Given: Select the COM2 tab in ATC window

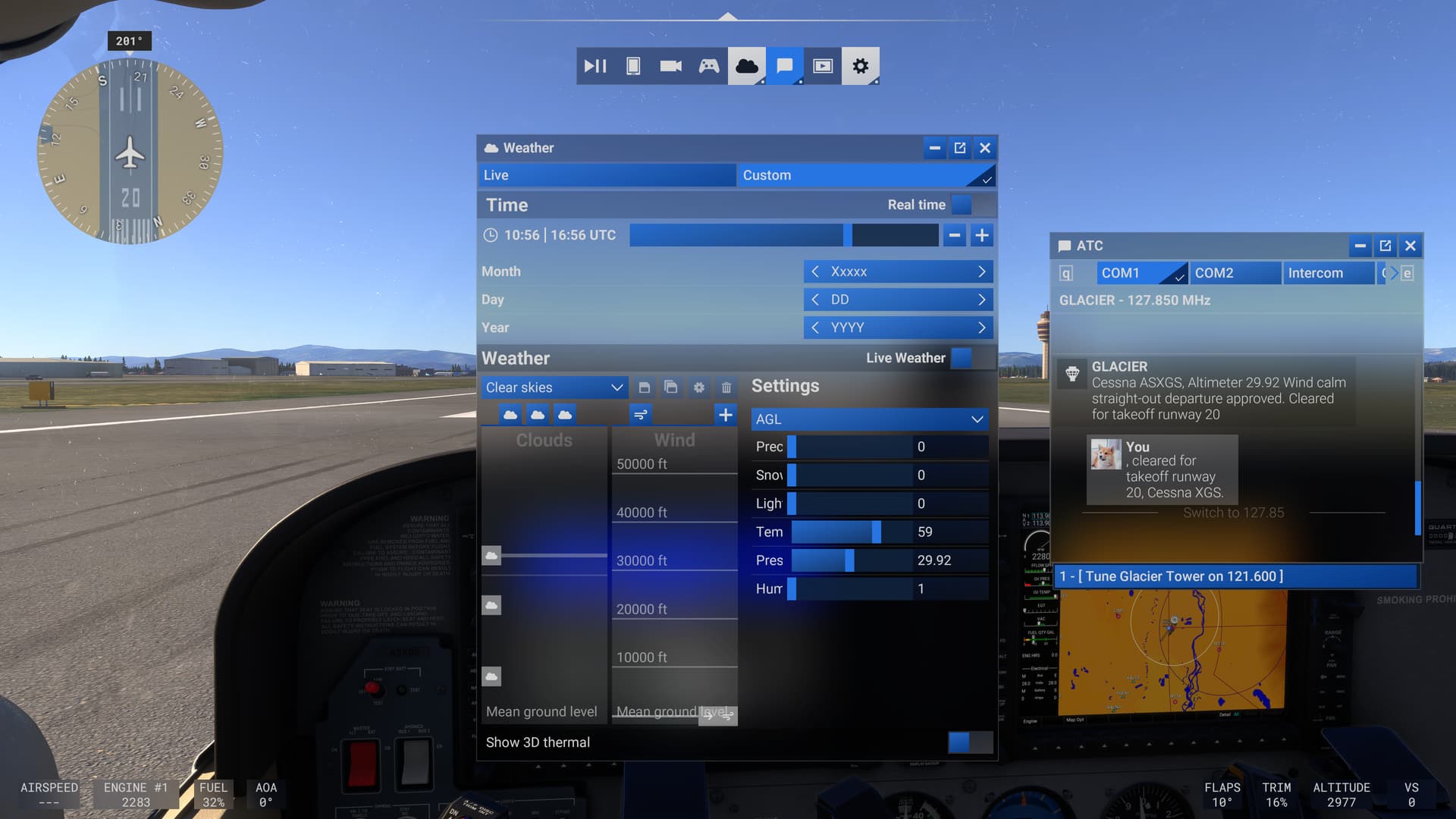Looking at the screenshot, I should pyautogui.click(x=1235, y=273).
